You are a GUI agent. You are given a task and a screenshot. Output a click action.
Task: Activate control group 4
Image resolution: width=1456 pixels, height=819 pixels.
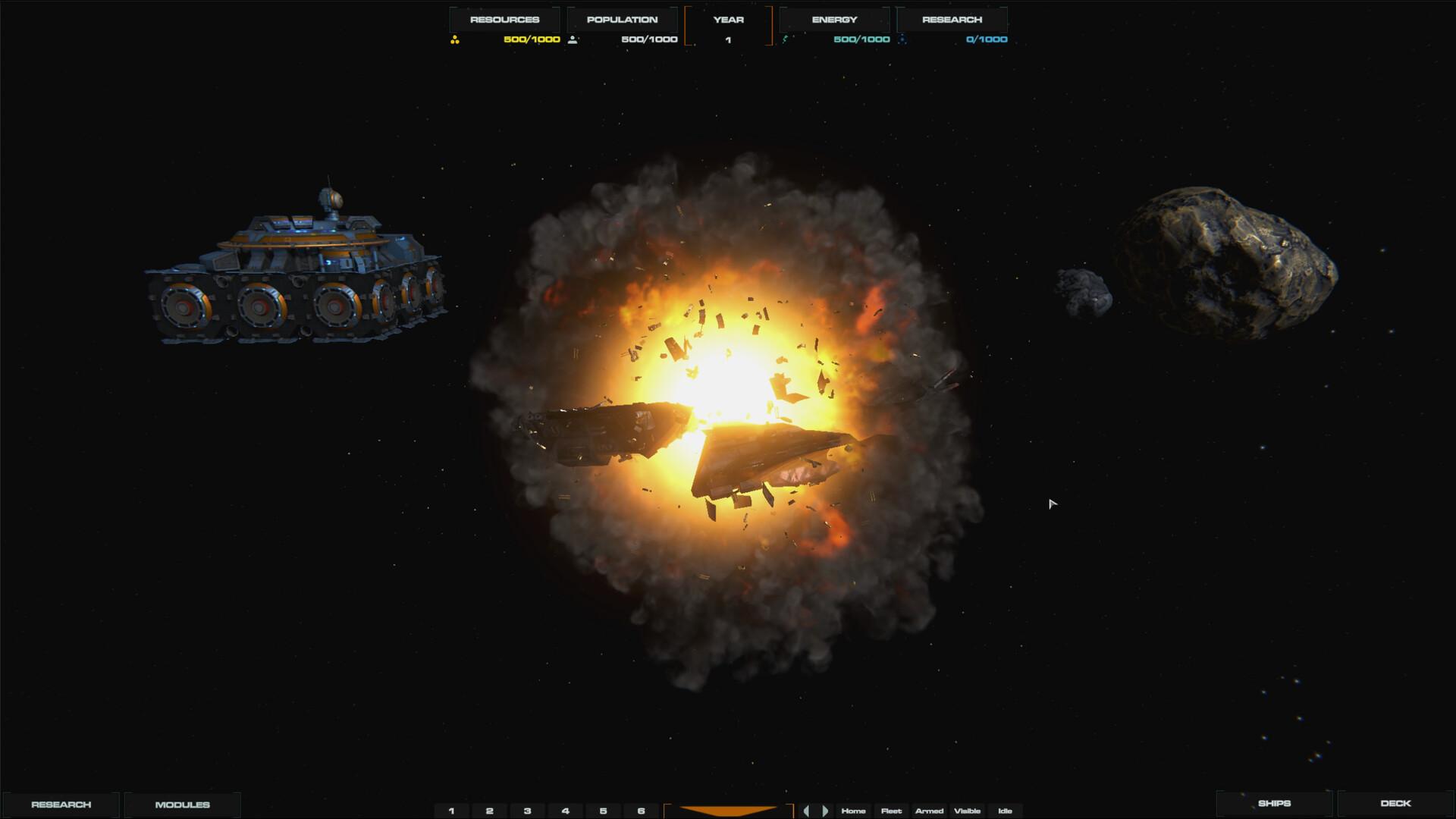click(566, 811)
